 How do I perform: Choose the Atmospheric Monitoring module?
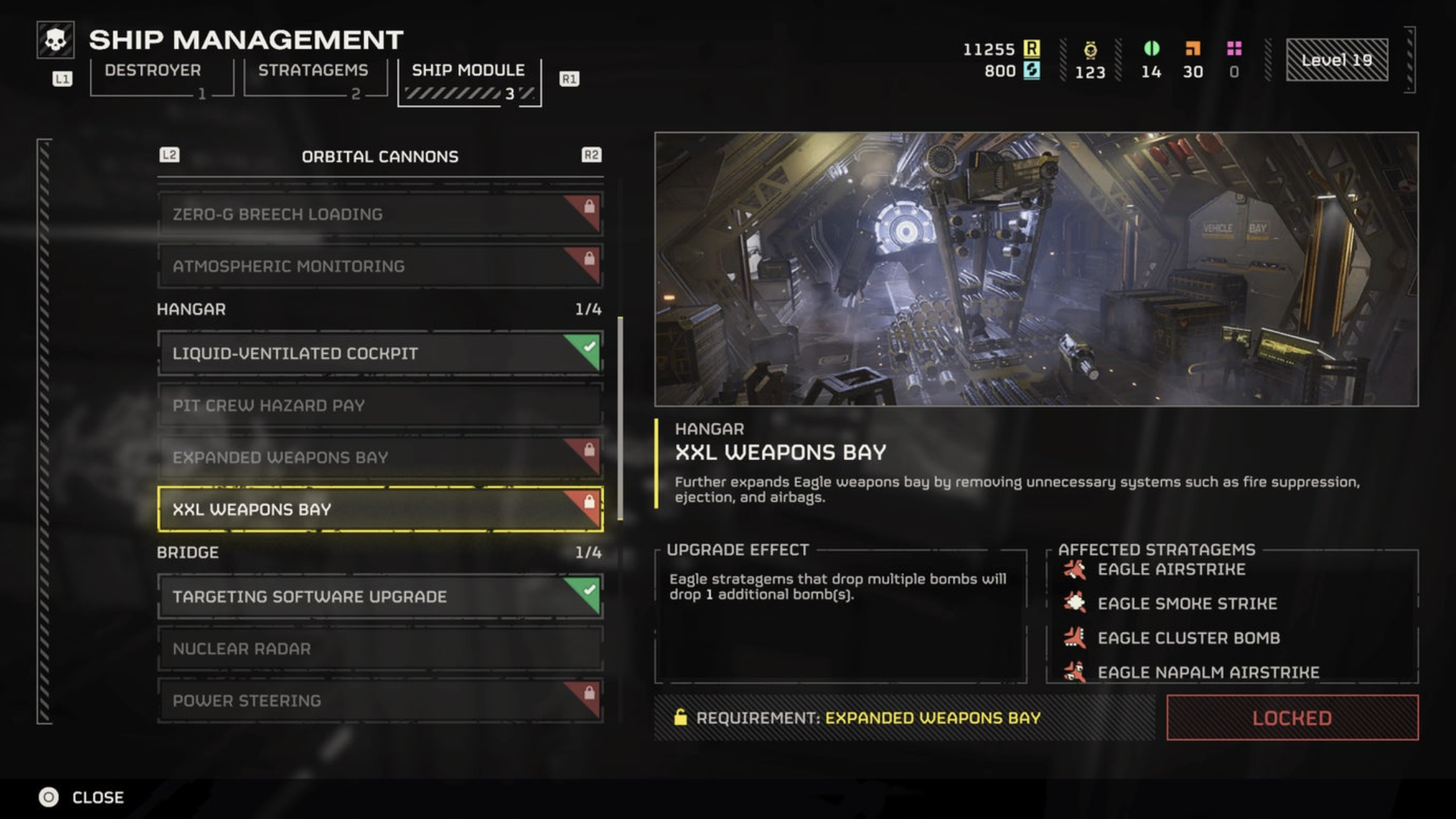pyautogui.click(x=379, y=266)
